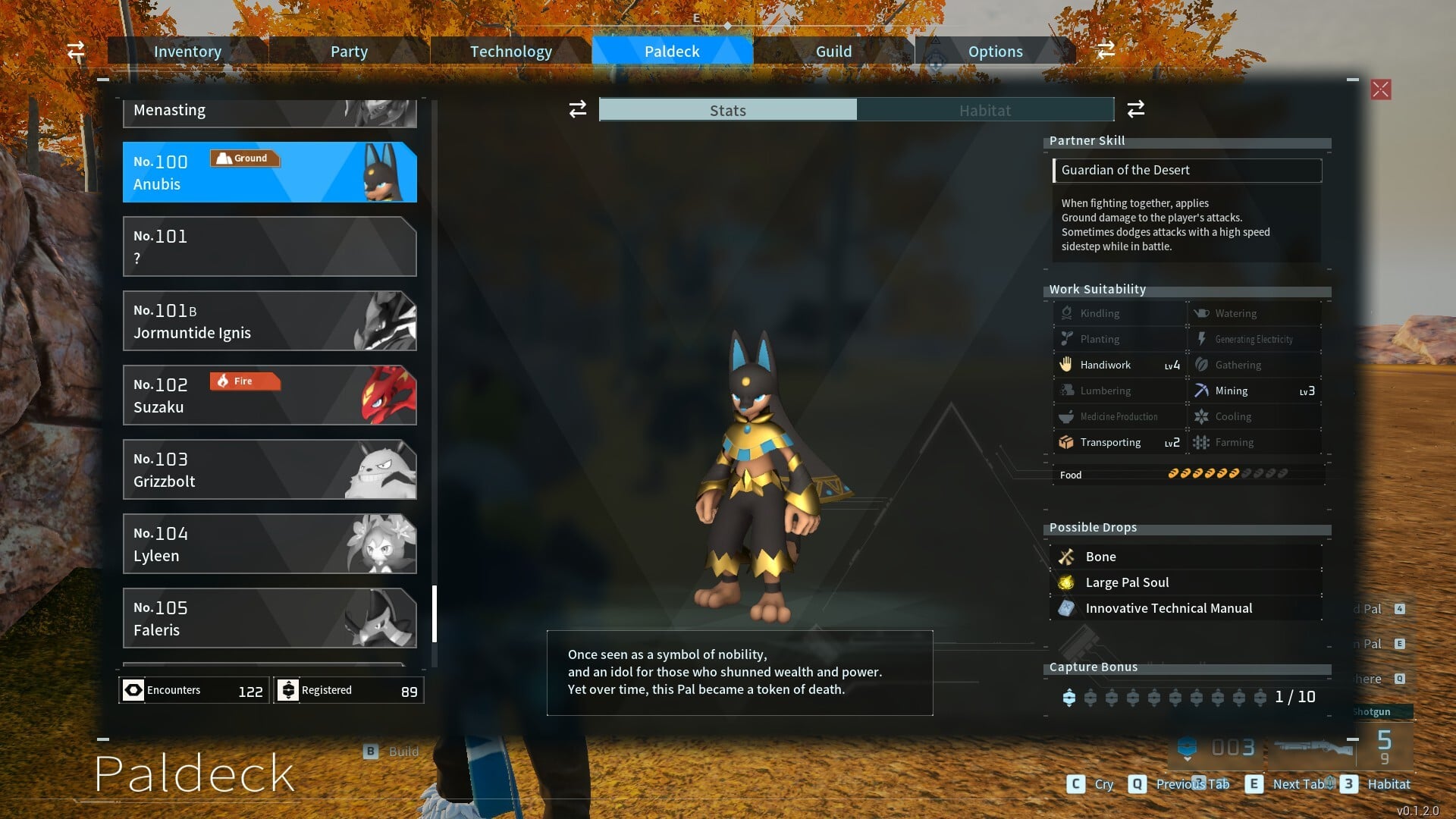Click the Fire type badge on Suzaku
This screenshot has height=819, width=1456.
point(244,381)
